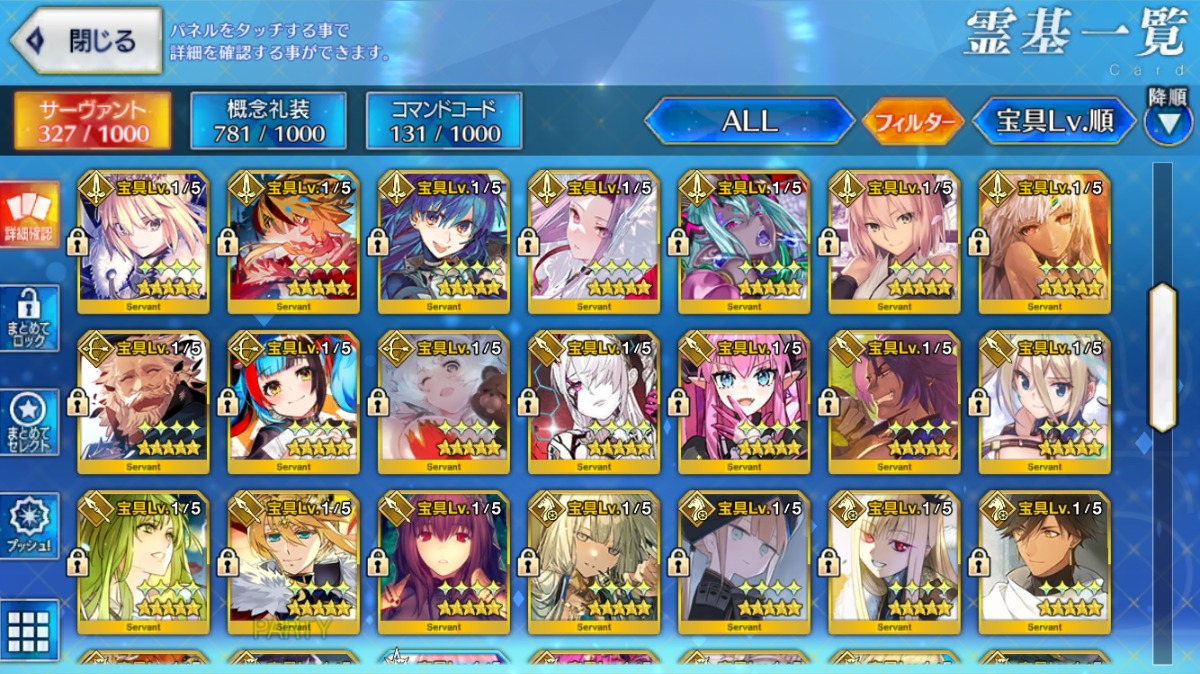1200x674 pixels.
Task: Click the vertical scrollbar handle
Action: point(1162,357)
